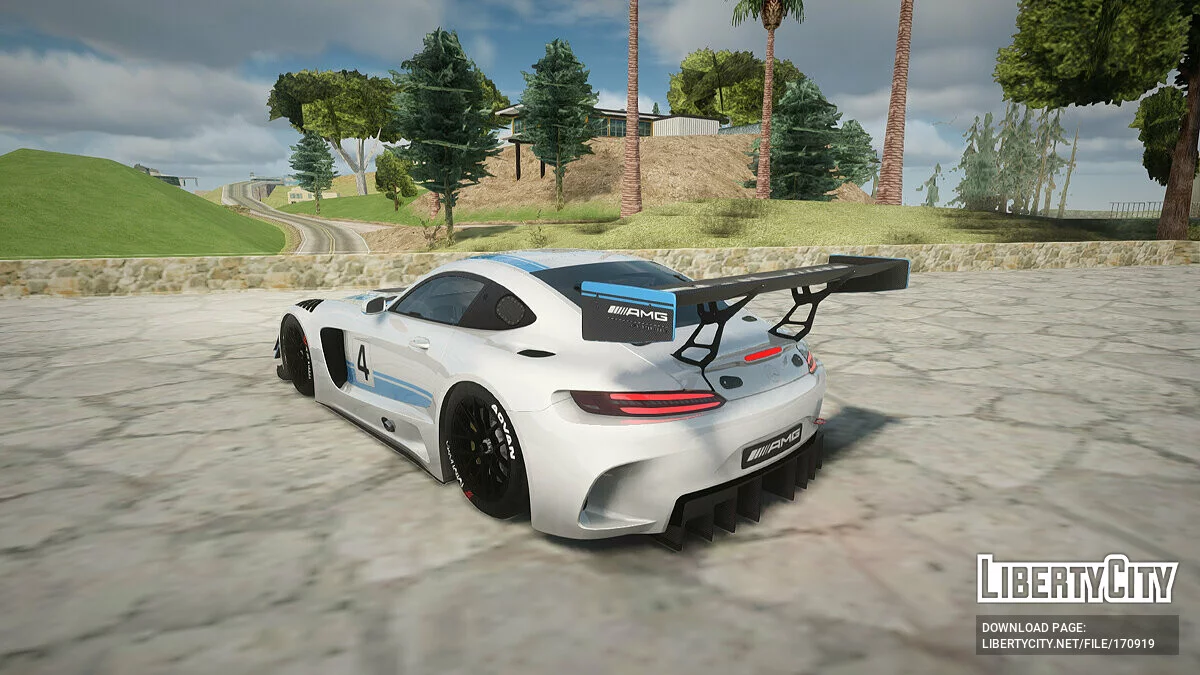This screenshot has width=1200, height=675.
Task: Open the libertycity.net download page link
Action: (x=1068, y=644)
